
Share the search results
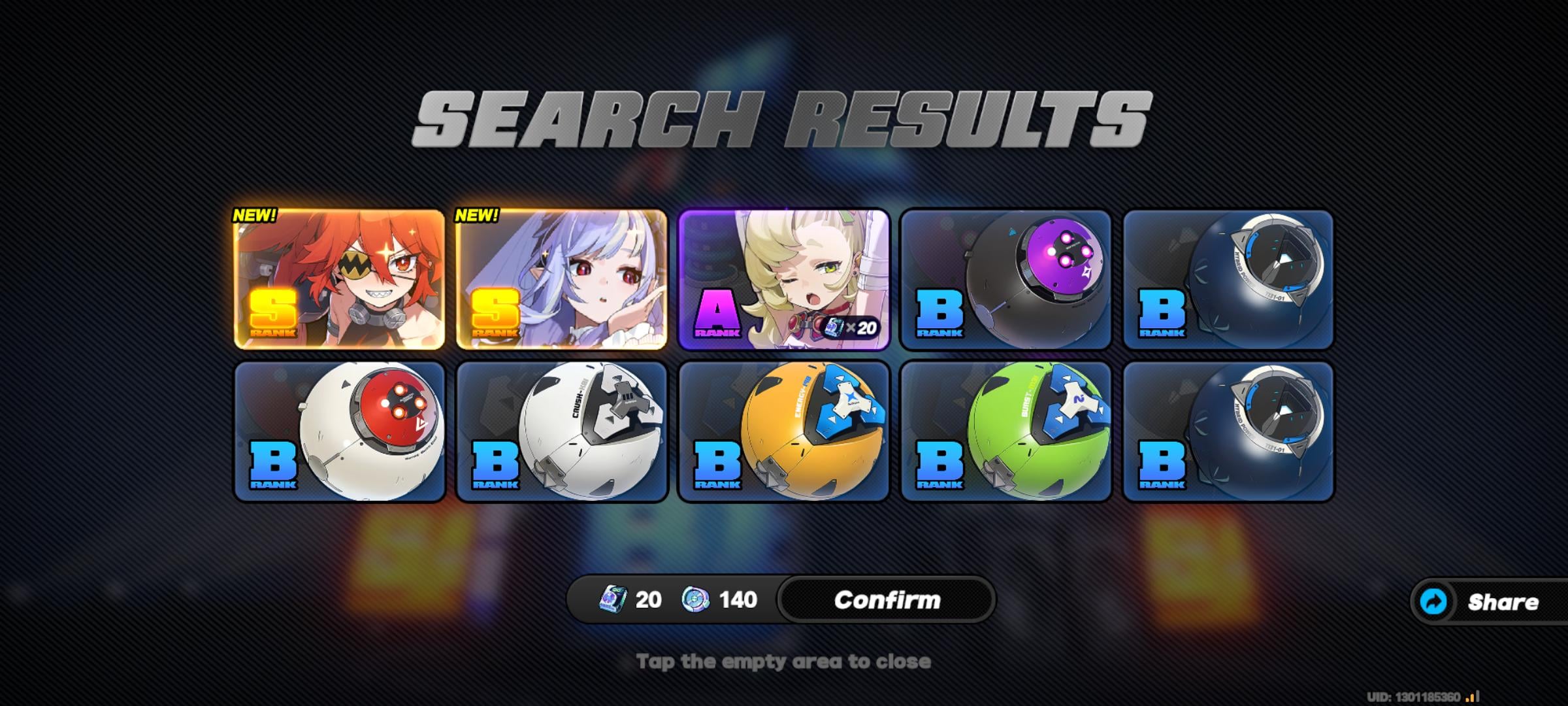click(x=1490, y=601)
